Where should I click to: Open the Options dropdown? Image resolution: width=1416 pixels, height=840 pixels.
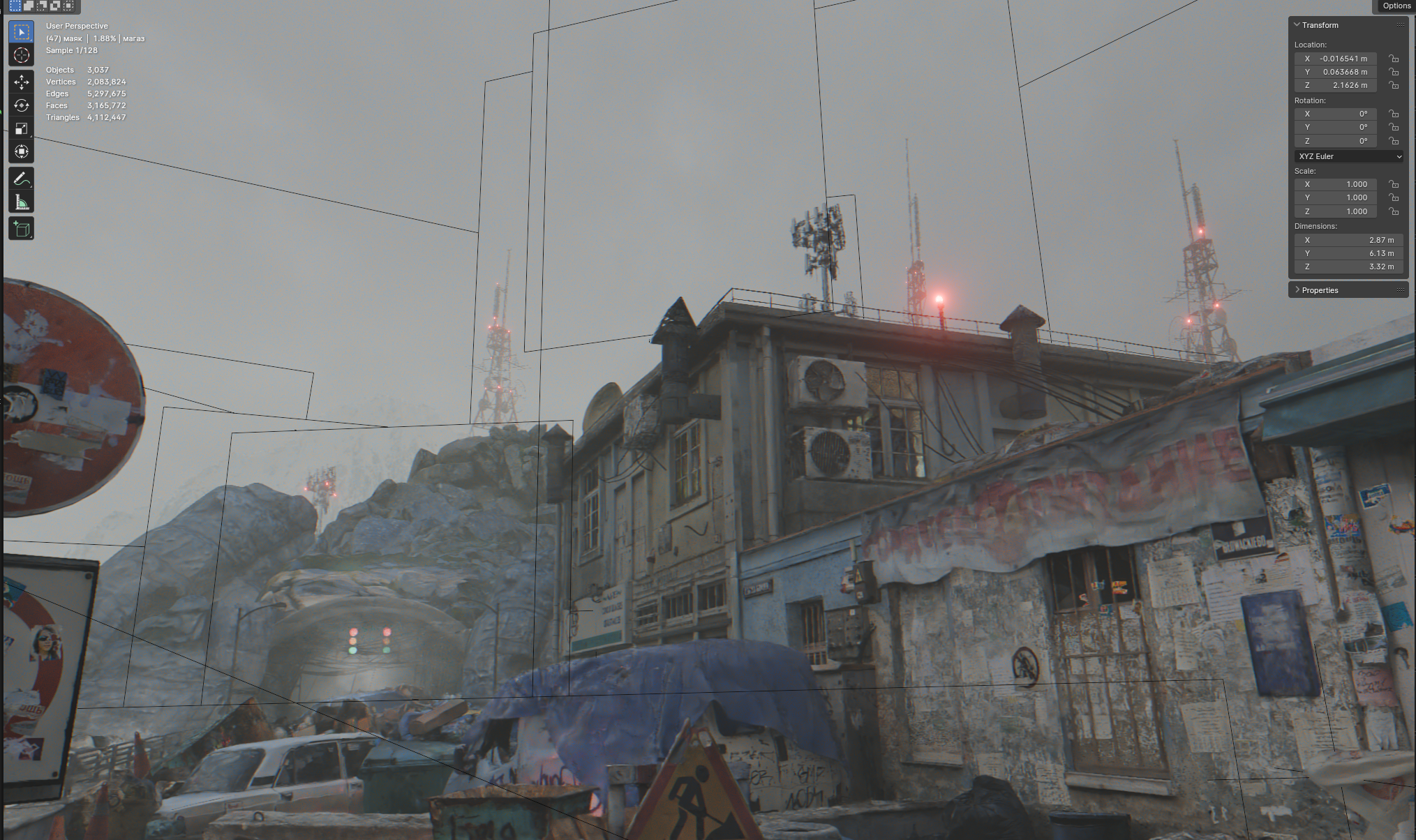pos(1396,6)
